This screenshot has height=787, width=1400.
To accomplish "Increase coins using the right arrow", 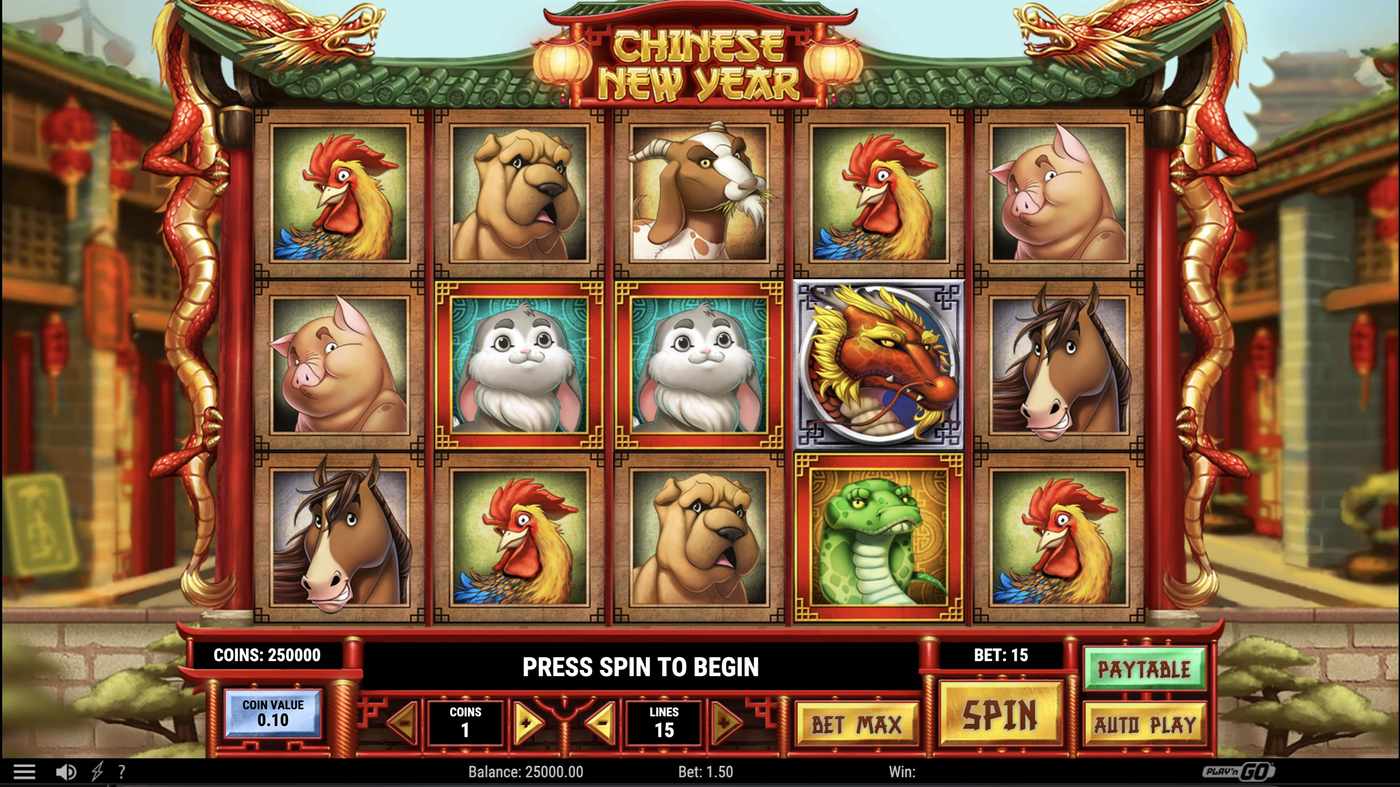I will pyautogui.click(x=526, y=722).
